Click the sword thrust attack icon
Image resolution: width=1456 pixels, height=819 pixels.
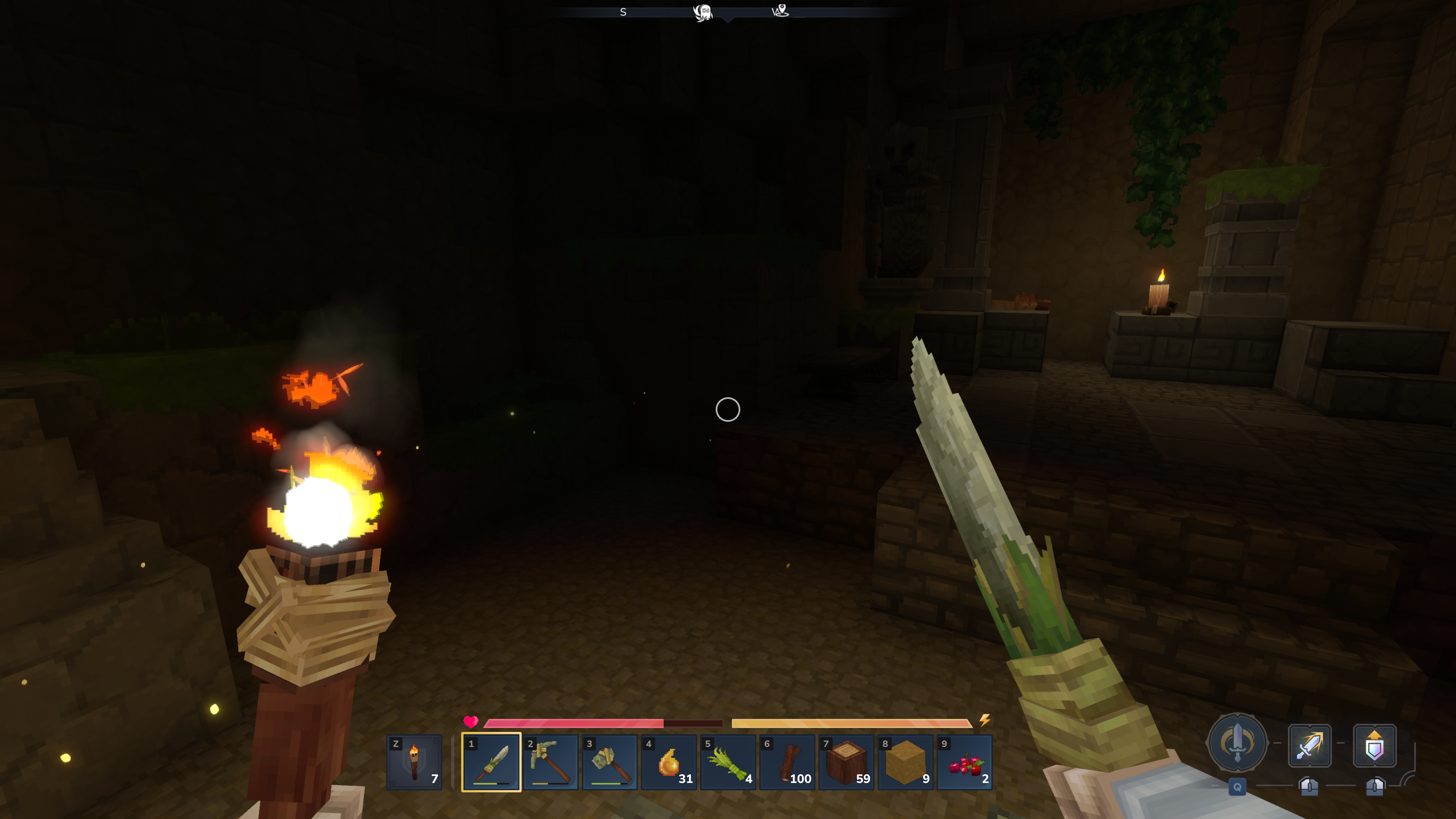1310,746
